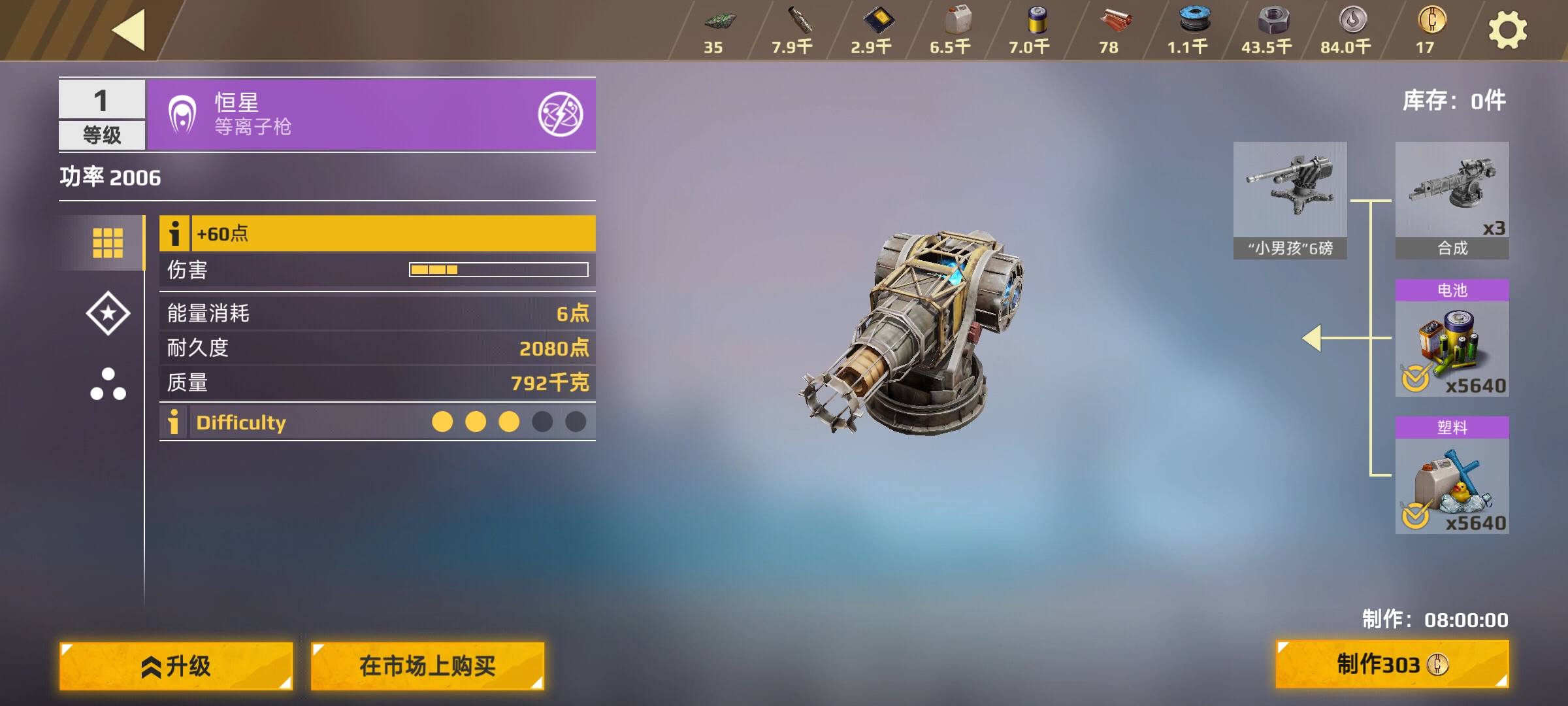The image size is (1568, 706).
Task: Select the 塑料 plastic resource slot
Action: coord(1452,476)
